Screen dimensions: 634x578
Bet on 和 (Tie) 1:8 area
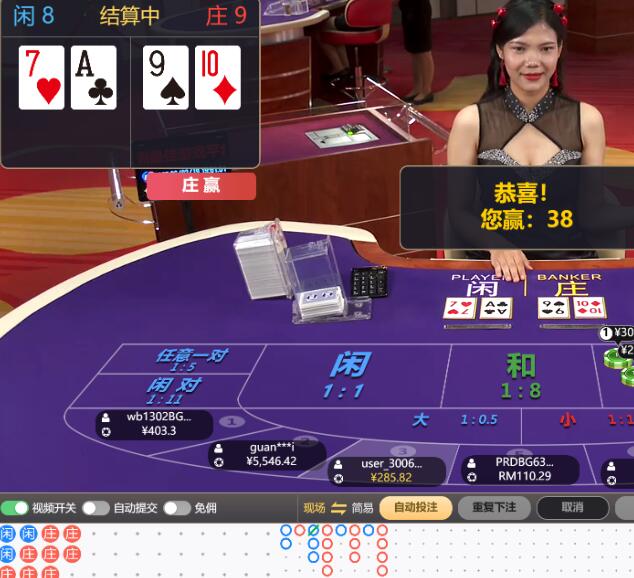coord(520,375)
